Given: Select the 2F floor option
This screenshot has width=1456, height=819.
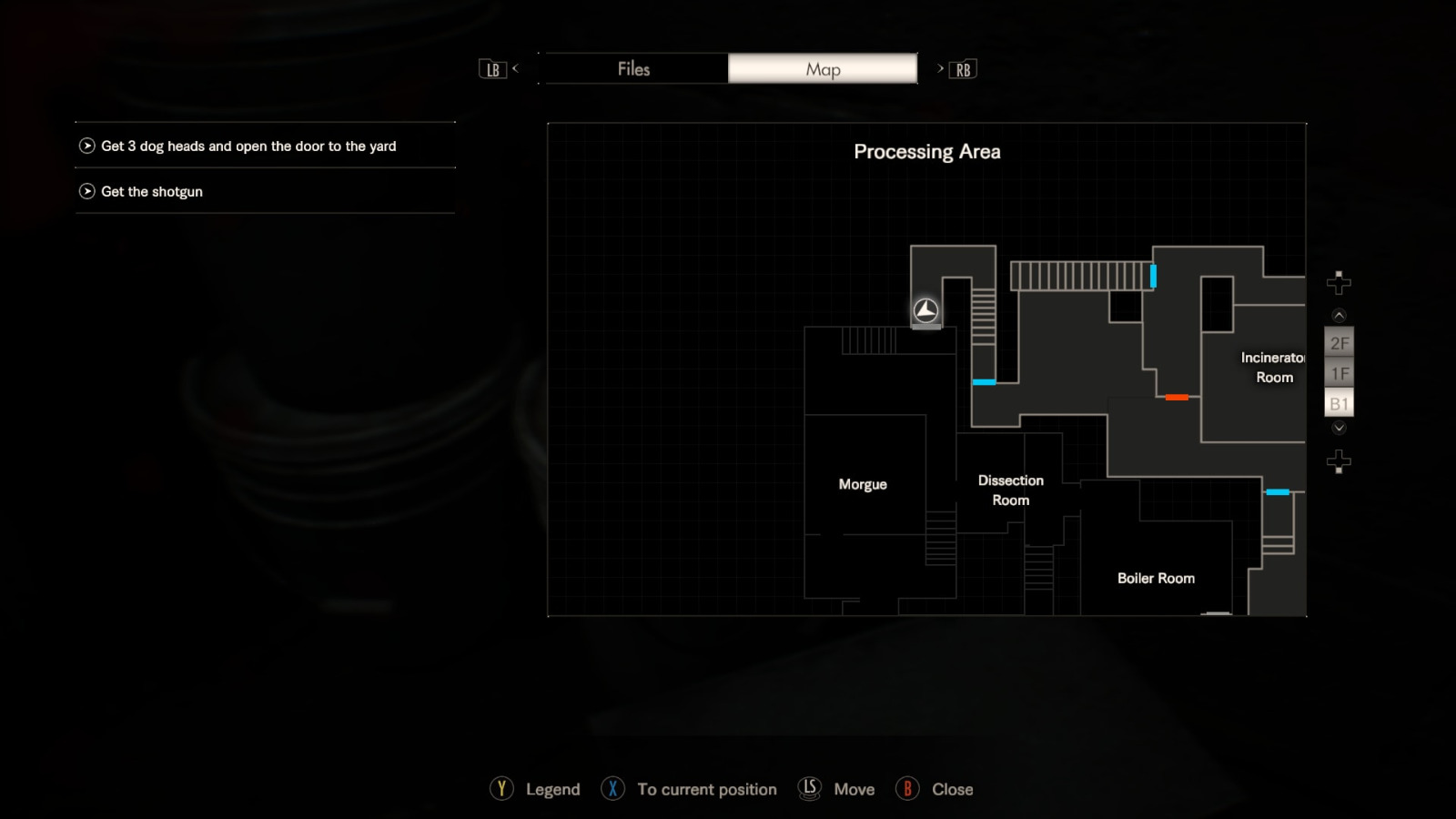Looking at the screenshot, I should coord(1339,342).
